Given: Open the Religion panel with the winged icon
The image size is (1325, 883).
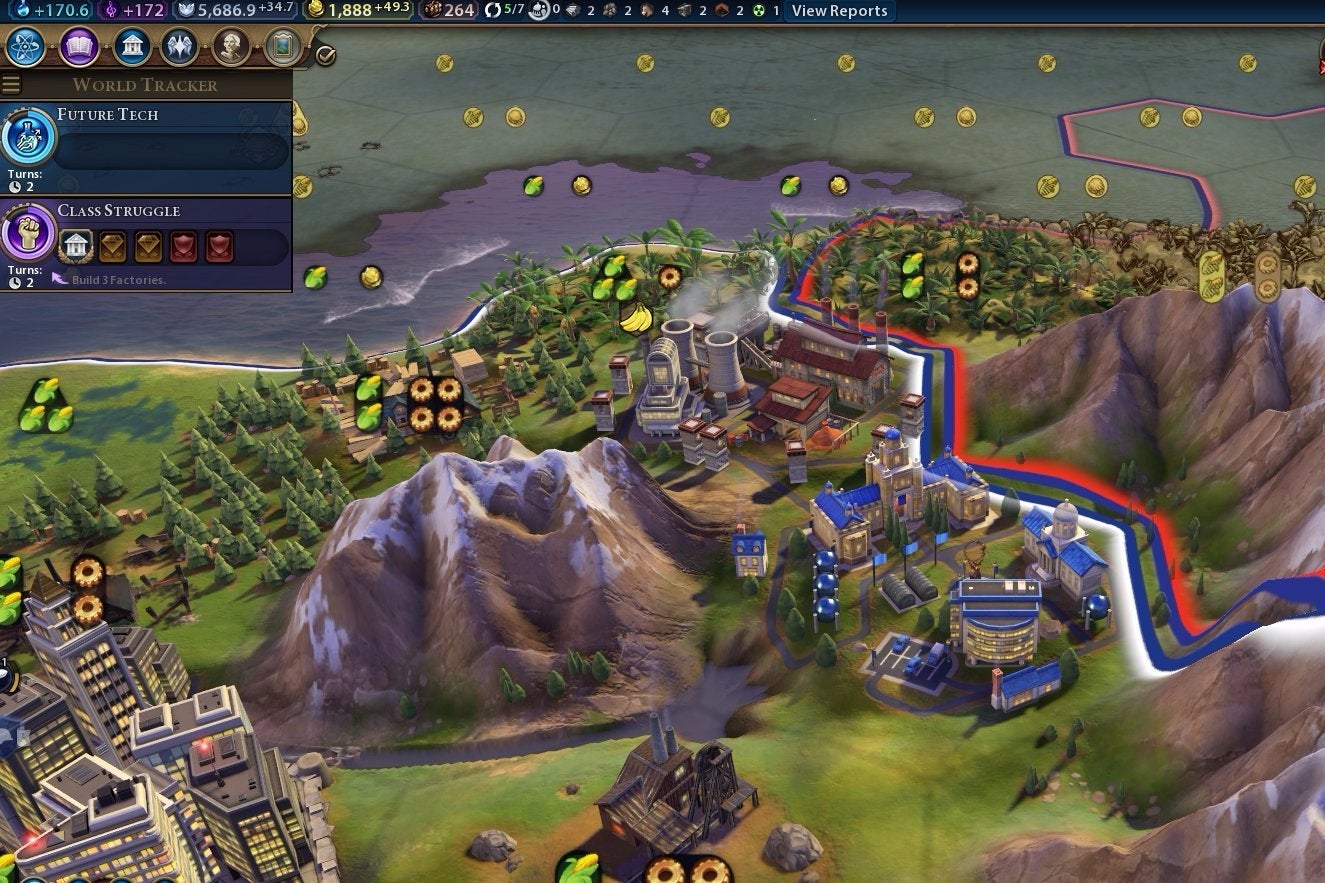Looking at the screenshot, I should (x=180, y=46).
